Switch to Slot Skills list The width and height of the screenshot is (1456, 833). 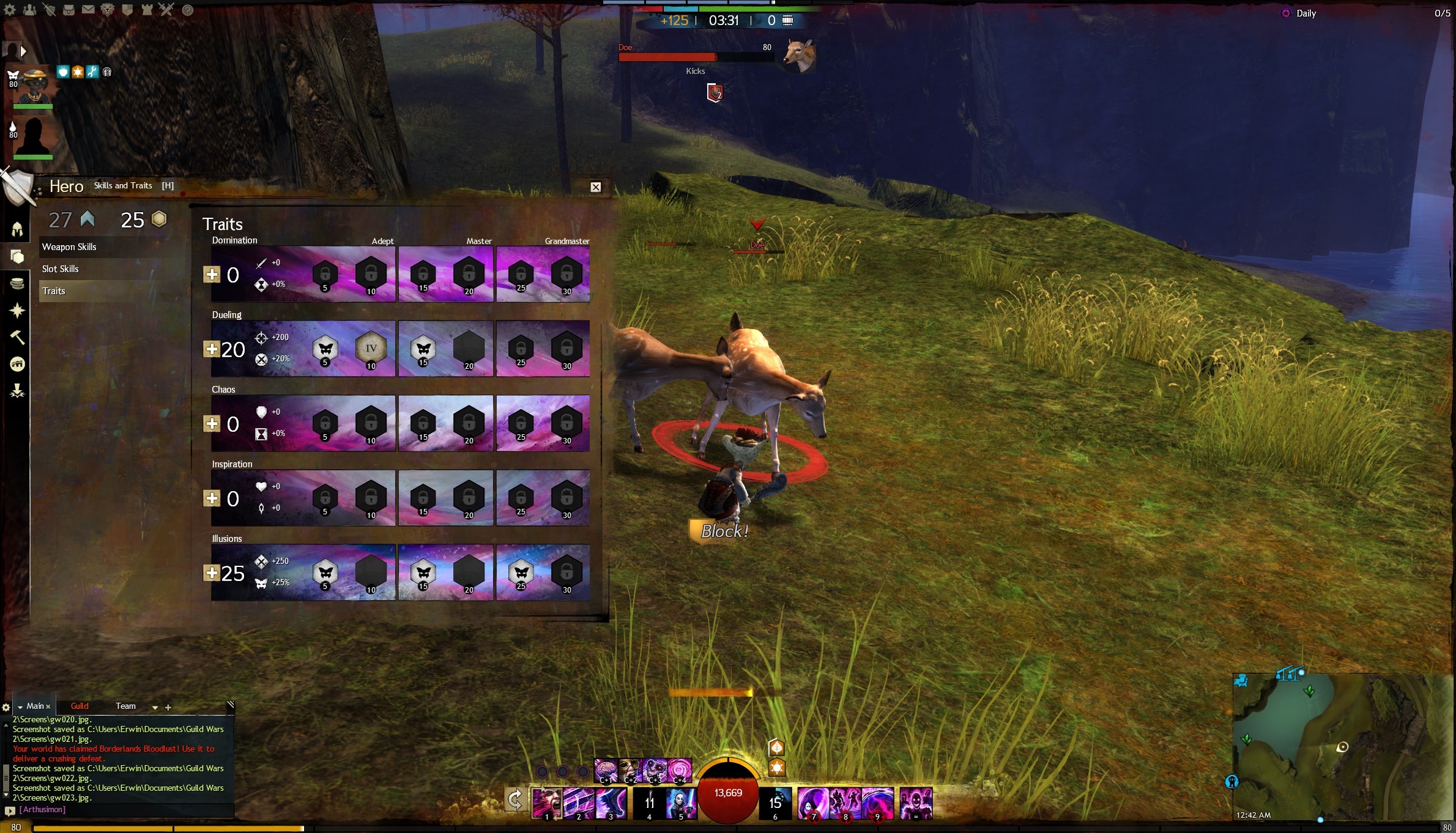point(60,269)
